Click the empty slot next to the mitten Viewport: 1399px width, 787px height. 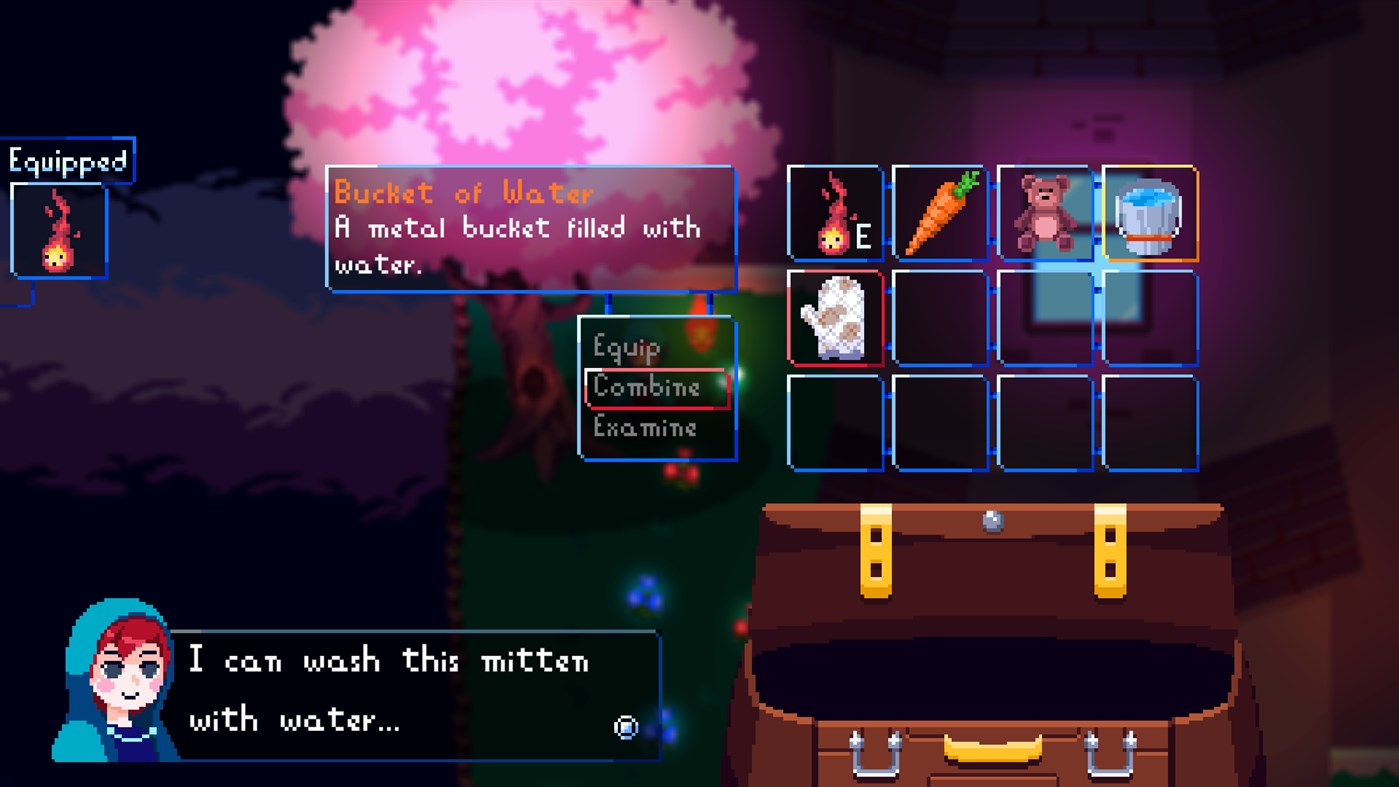(x=939, y=319)
